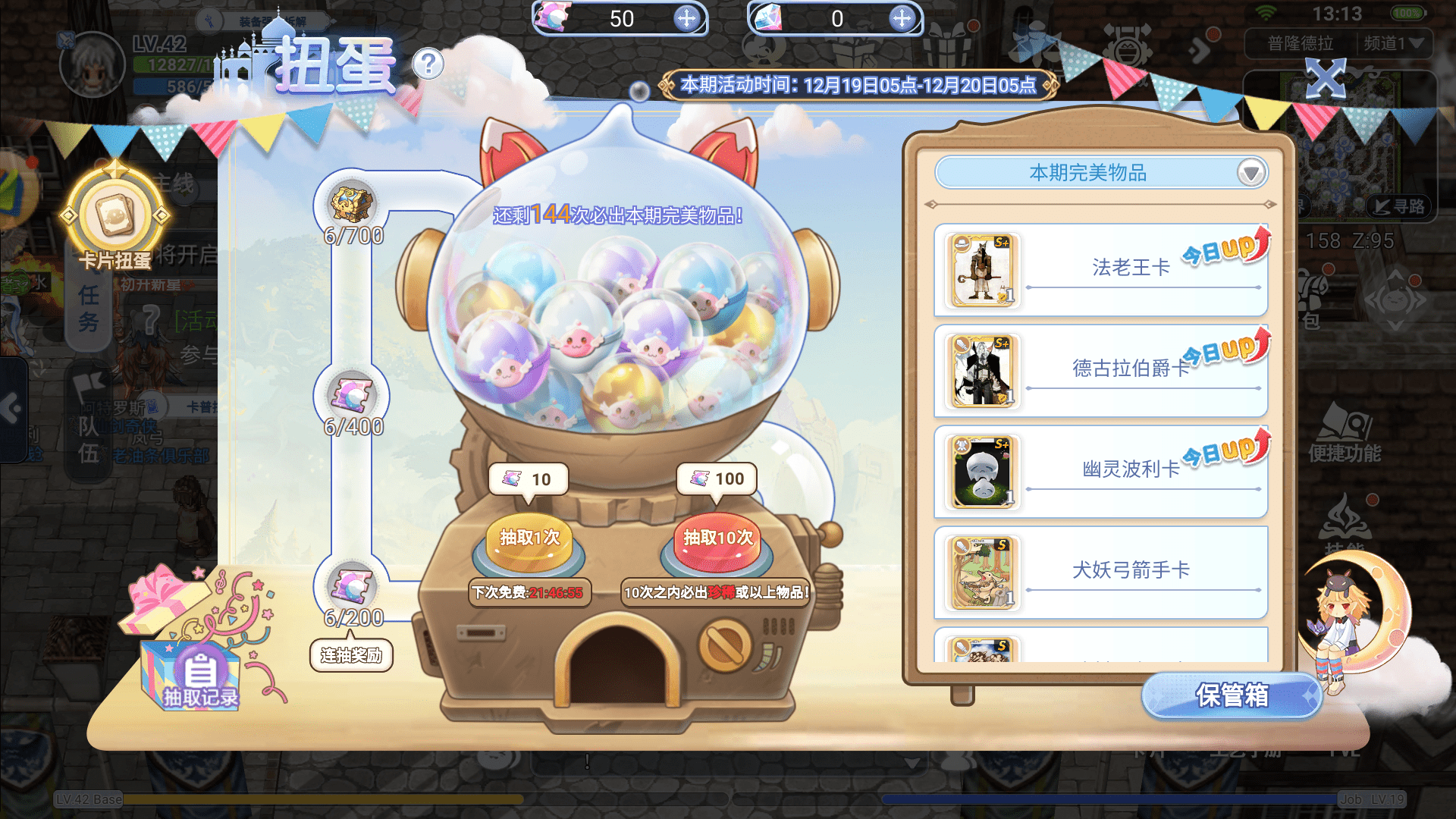
Task: Close the gacha window with X
Action: [1325, 77]
